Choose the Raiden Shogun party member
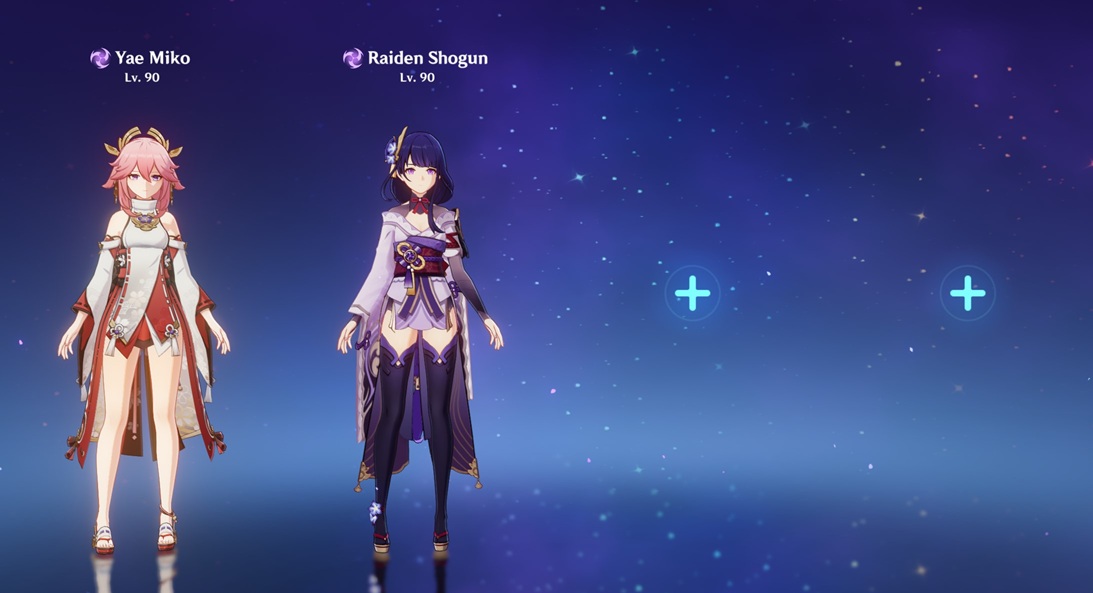 pos(418,330)
